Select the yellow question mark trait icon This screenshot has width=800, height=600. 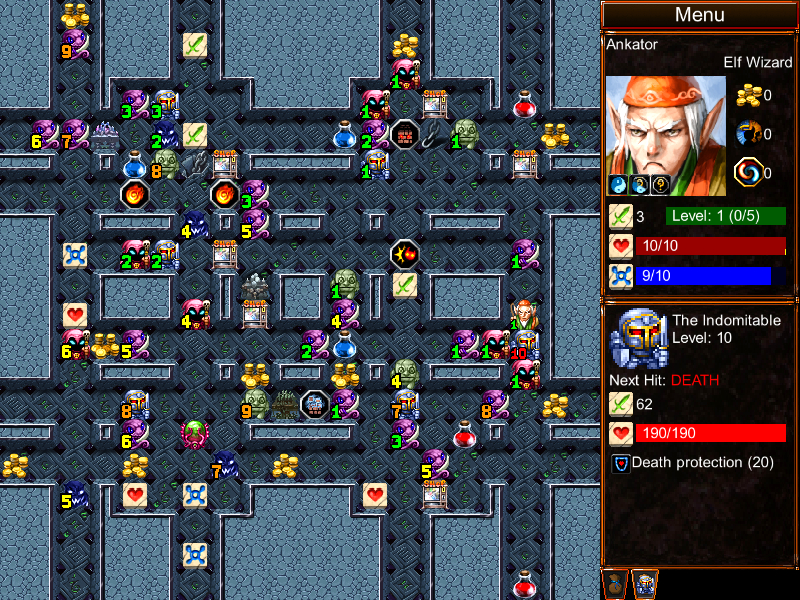coord(662,185)
